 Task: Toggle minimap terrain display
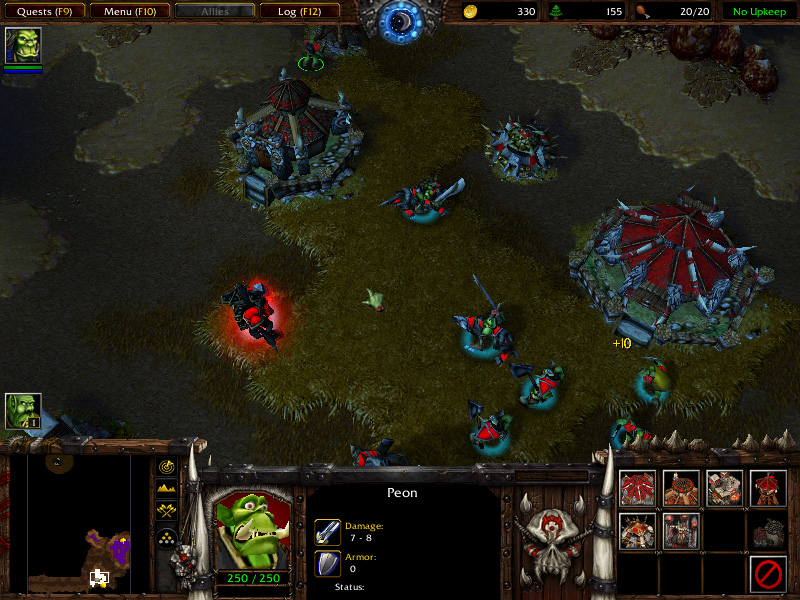coord(166,489)
